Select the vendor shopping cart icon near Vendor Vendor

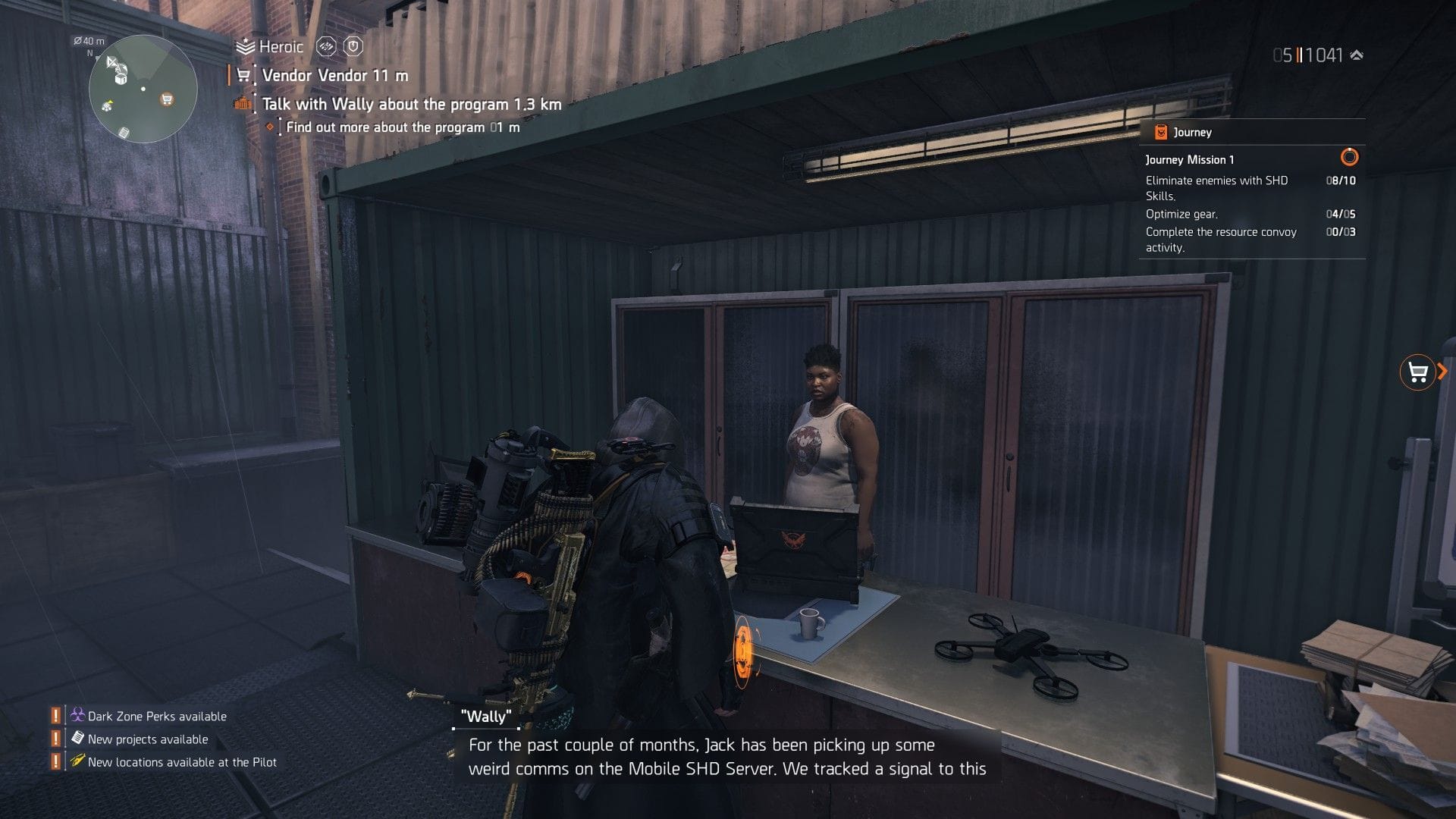coord(243,75)
